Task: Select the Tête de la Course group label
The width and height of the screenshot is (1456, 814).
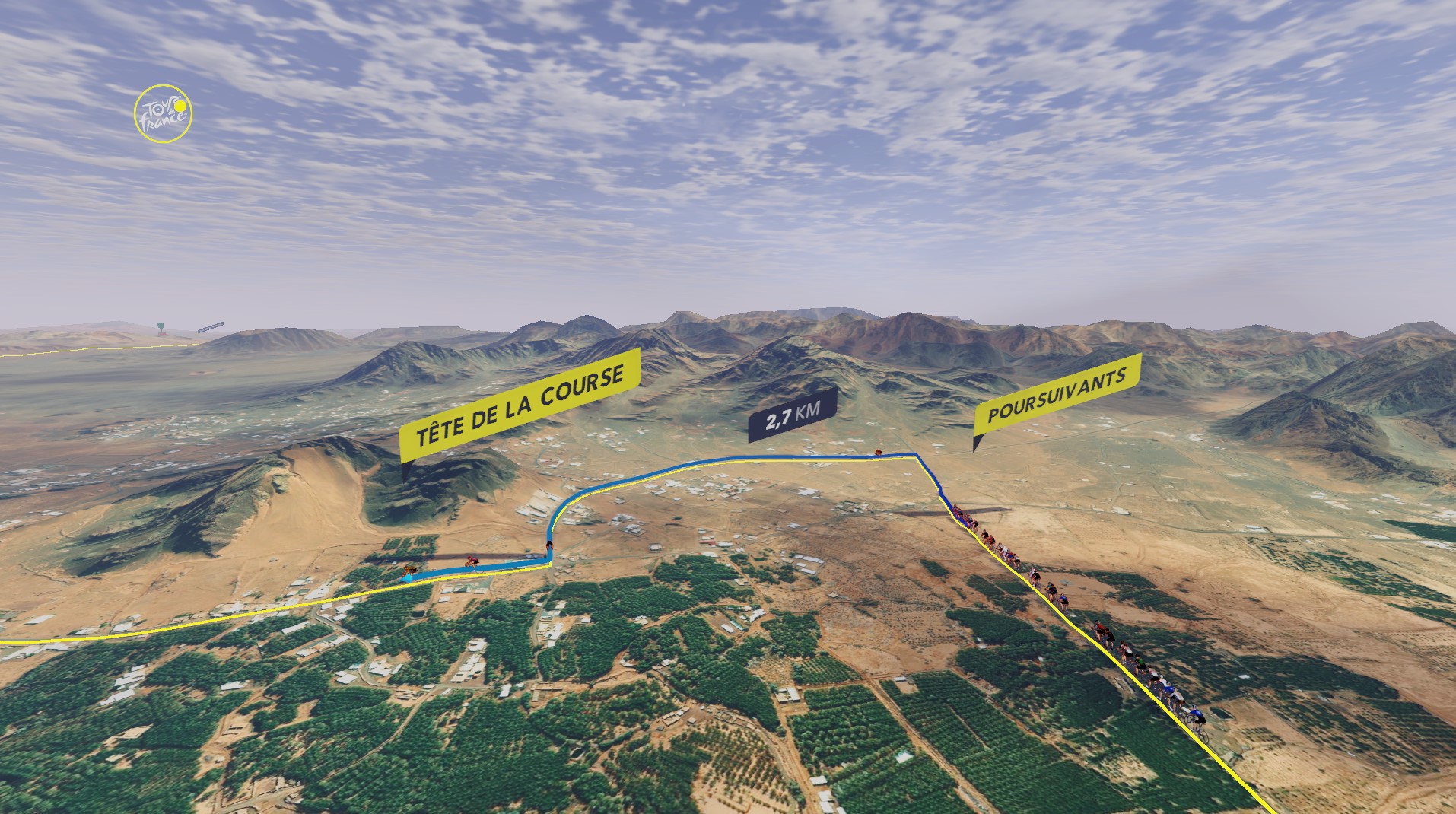Action: 520,405
